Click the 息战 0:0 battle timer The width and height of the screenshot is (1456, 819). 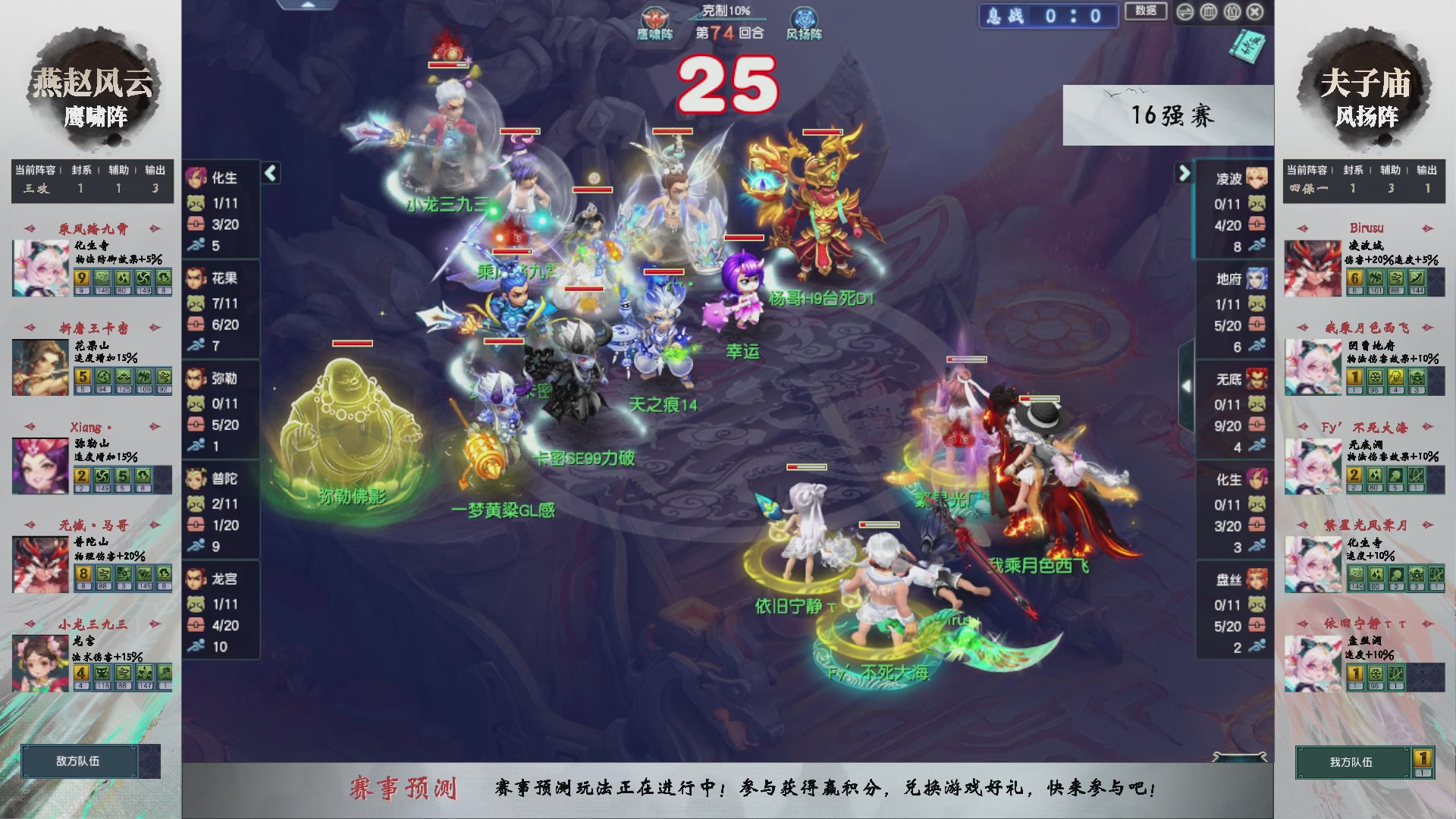pyautogui.click(x=1046, y=14)
